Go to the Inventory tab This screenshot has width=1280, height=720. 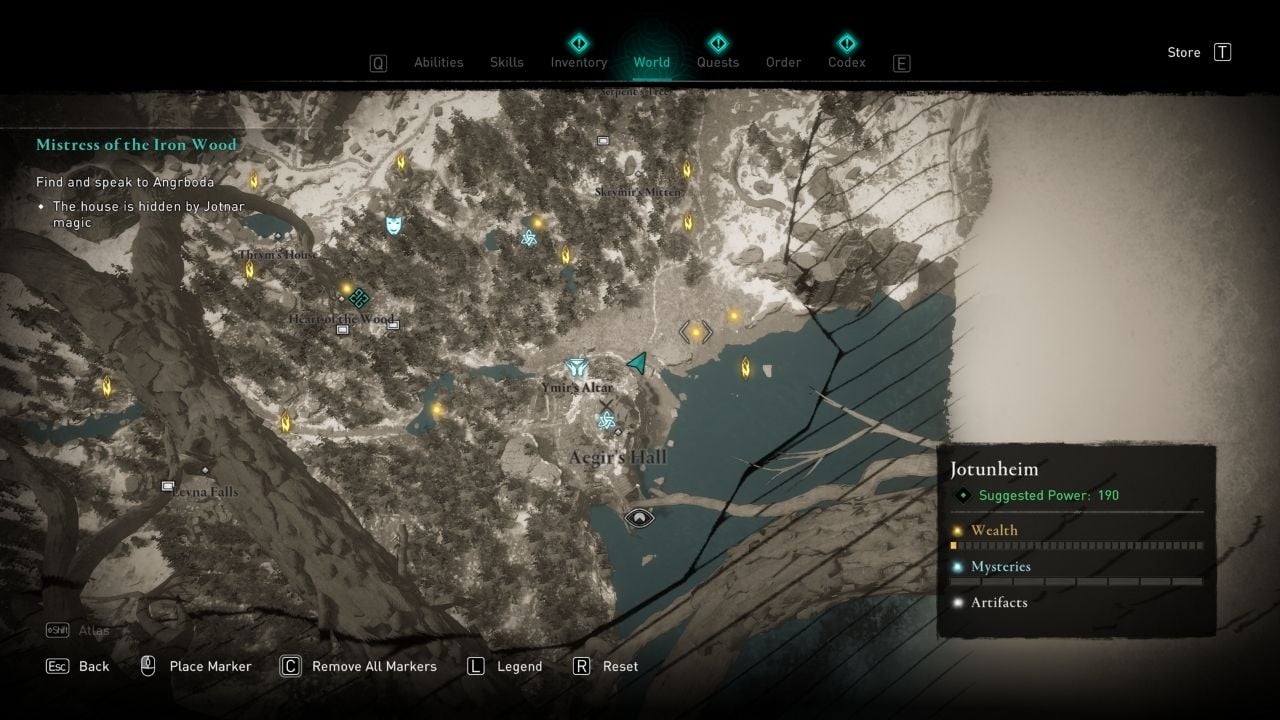pos(579,62)
